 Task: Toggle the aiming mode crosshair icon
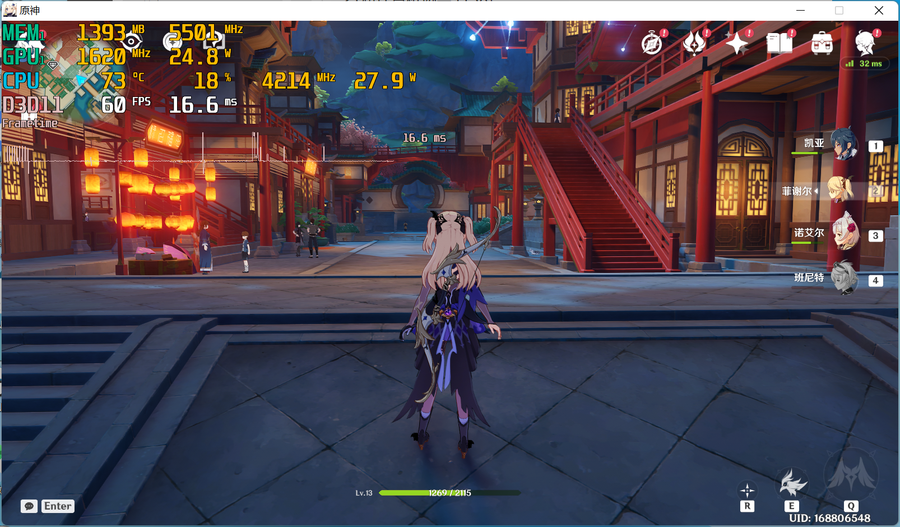click(x=747, y=490)
